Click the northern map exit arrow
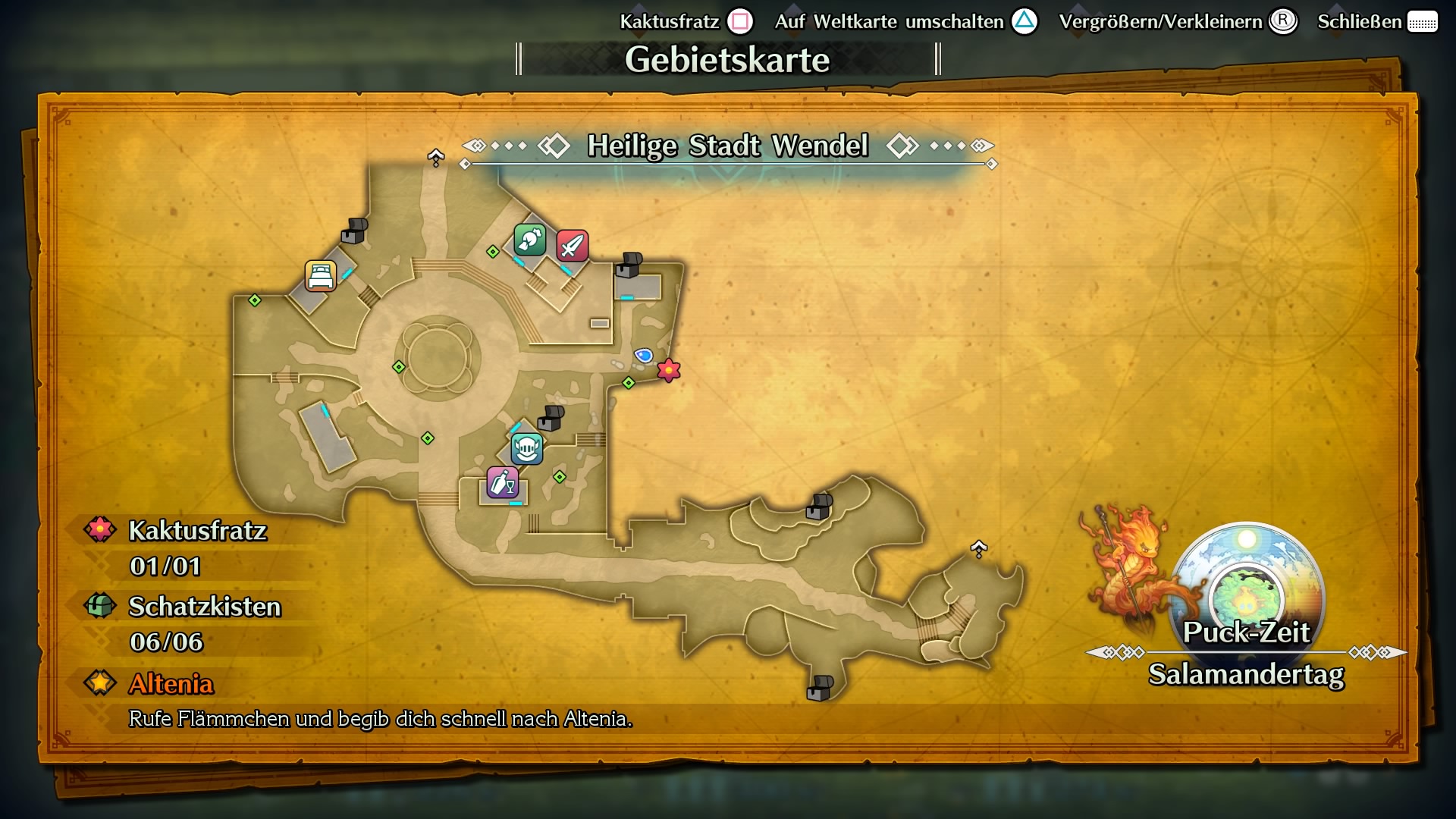This screenshot has height=819, width=1456. (x=436, y=155)
